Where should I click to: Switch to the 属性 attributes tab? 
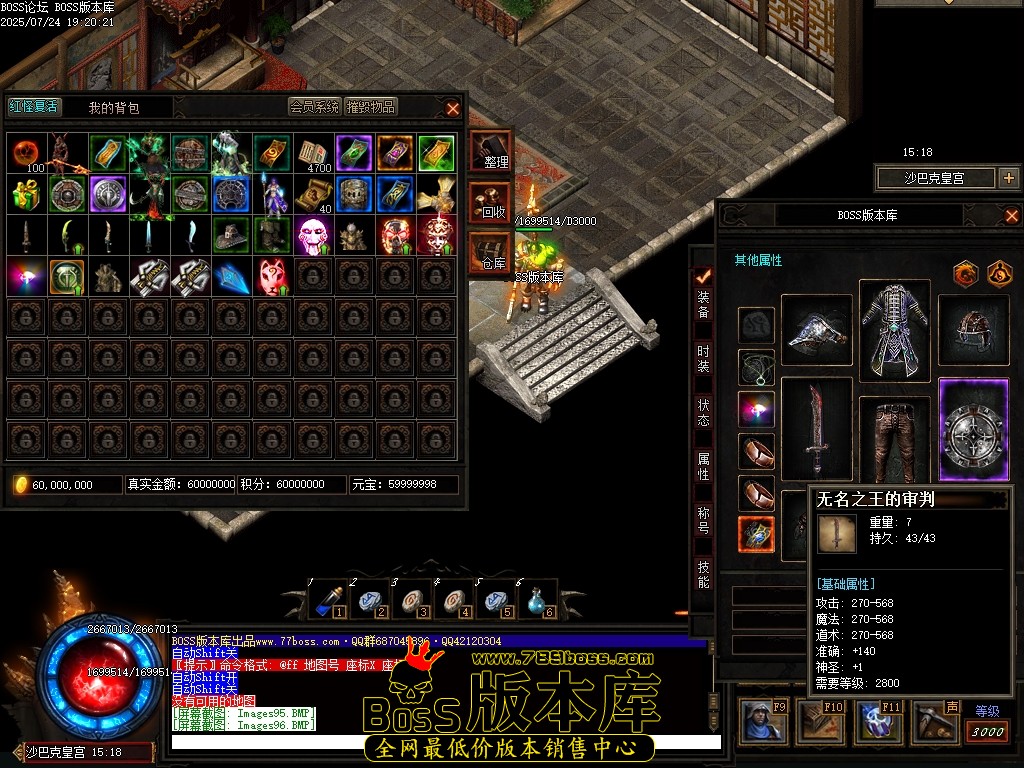point(704,466)
